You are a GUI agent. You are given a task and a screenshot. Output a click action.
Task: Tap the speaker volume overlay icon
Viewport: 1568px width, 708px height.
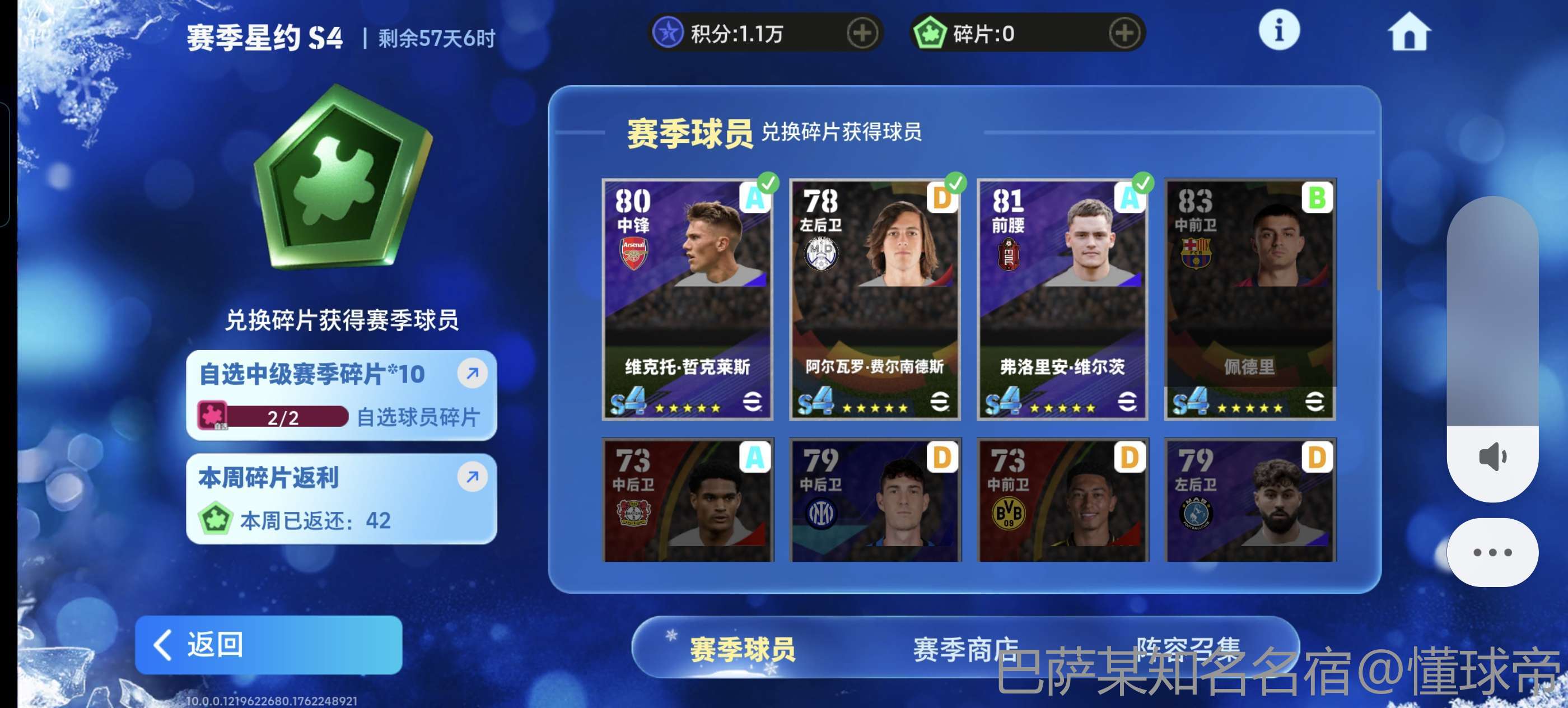tap(1491, 457)
